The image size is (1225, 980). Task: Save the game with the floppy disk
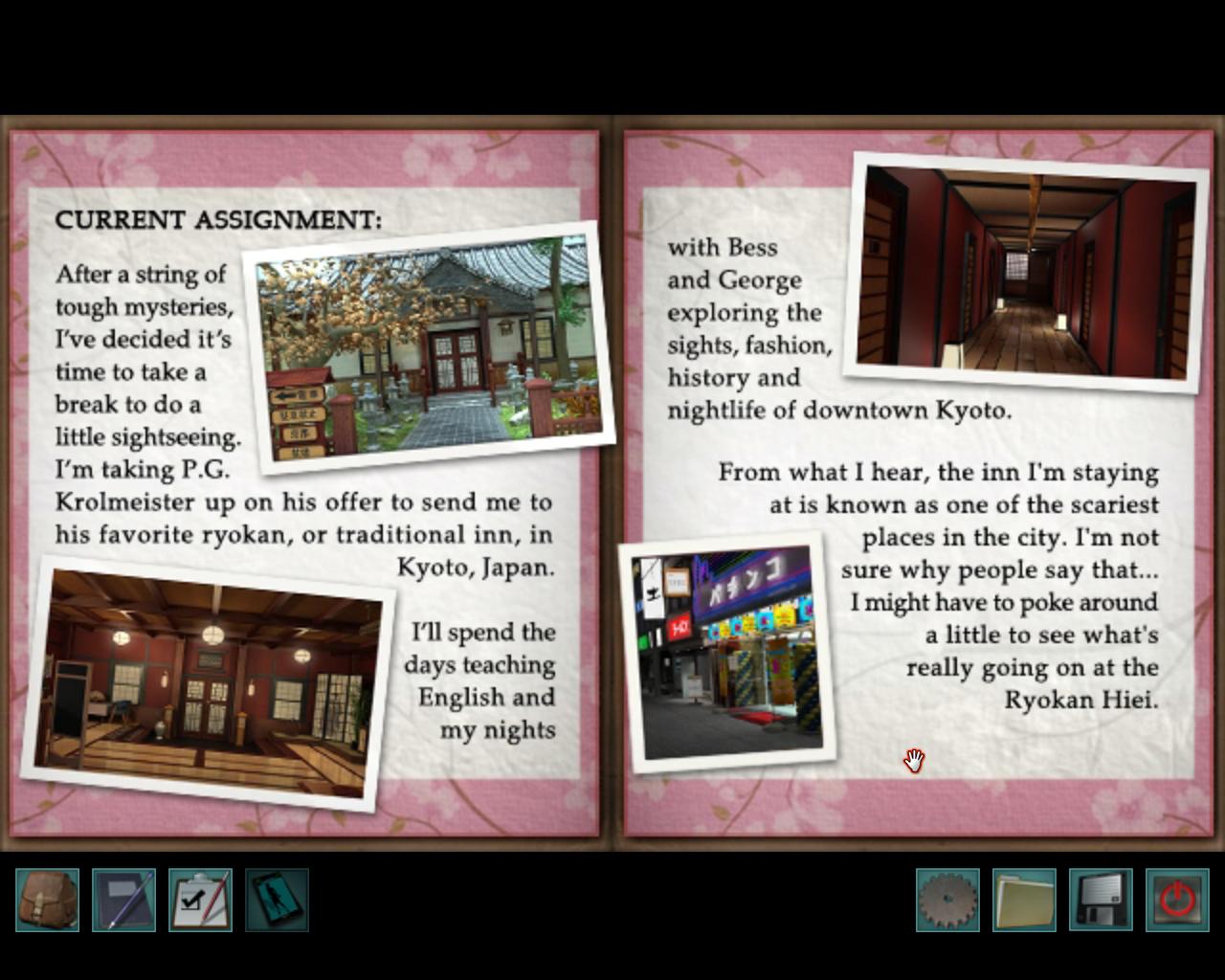pos(1101,900)
